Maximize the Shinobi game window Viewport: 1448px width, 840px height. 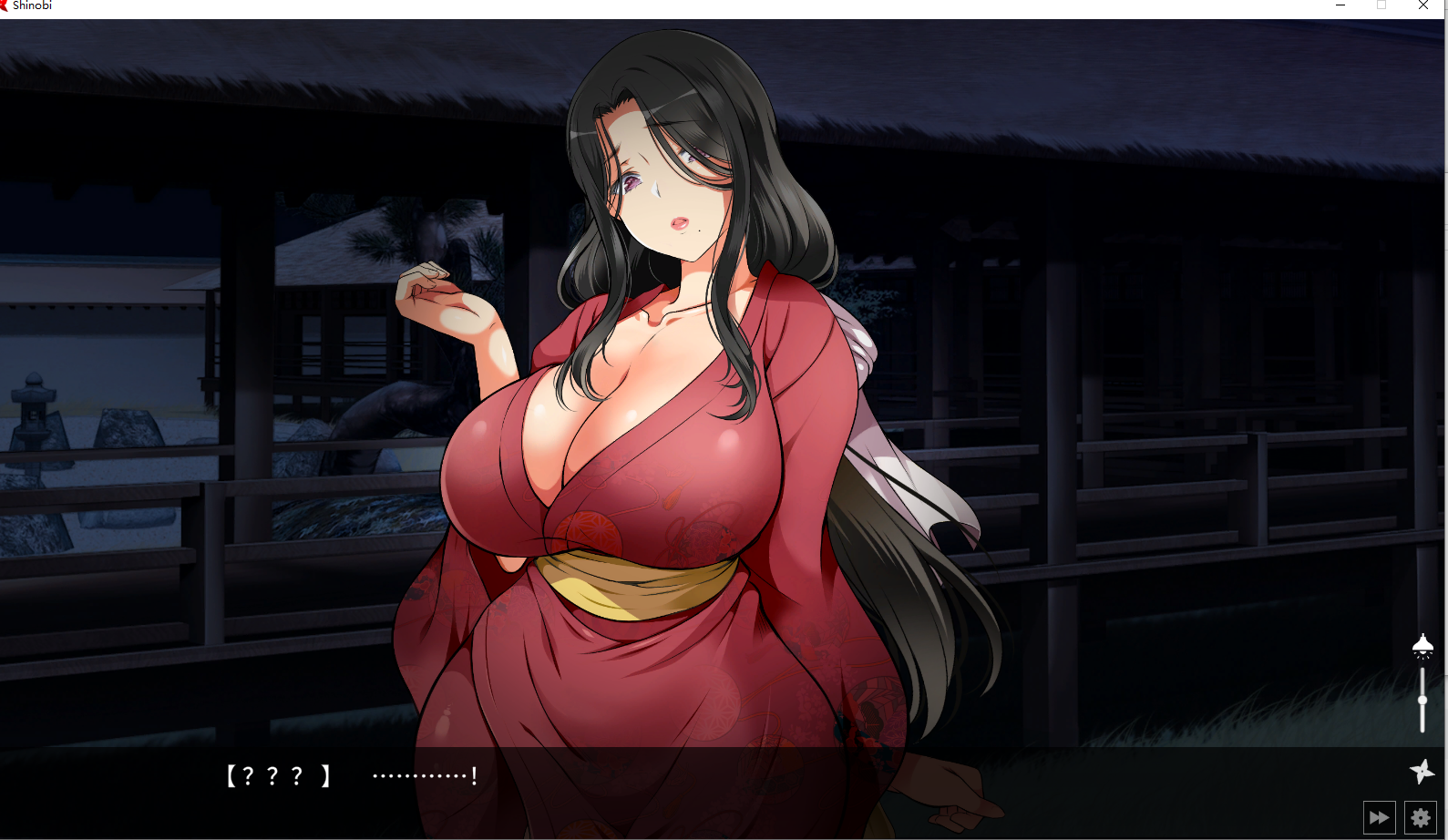(x=1381, y=5)
